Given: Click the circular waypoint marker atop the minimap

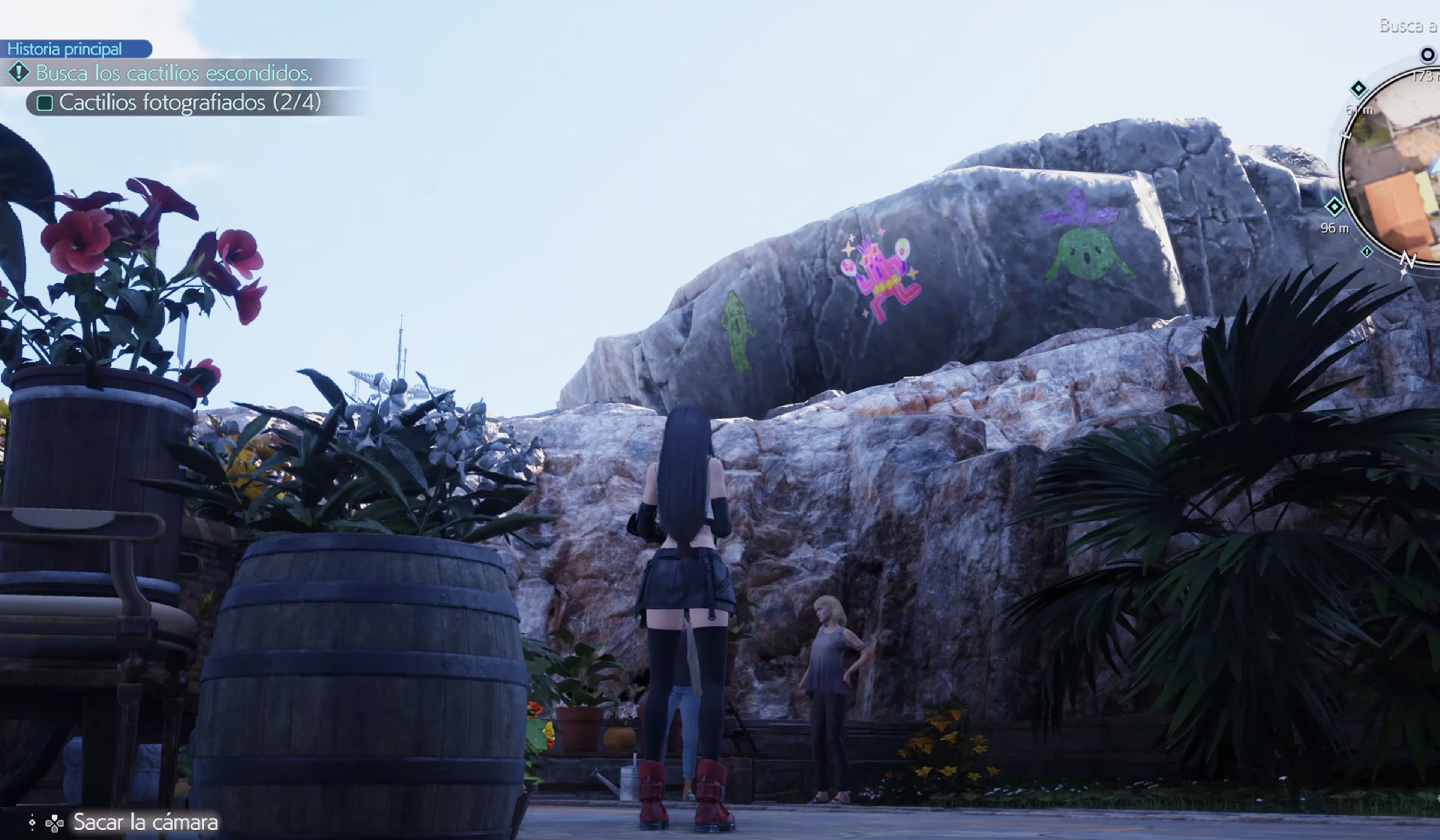Looking at the screenshot, I should pos(1427,55).
